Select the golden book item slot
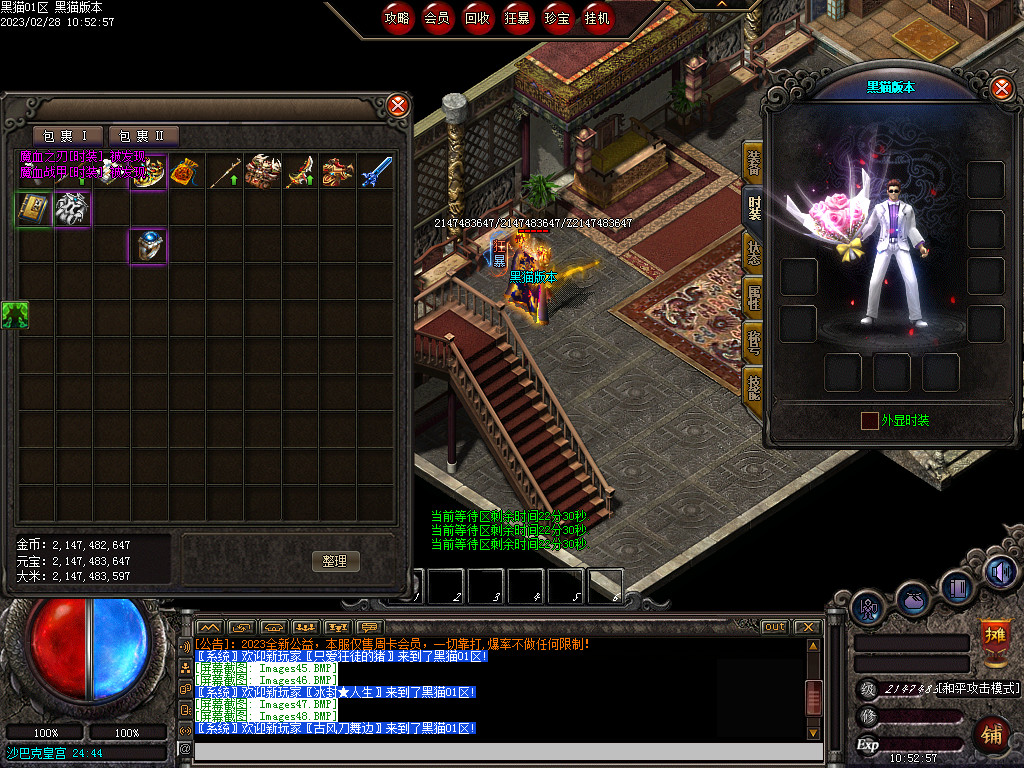This screenshot has height=768, width=1024. tap(34, 209)
